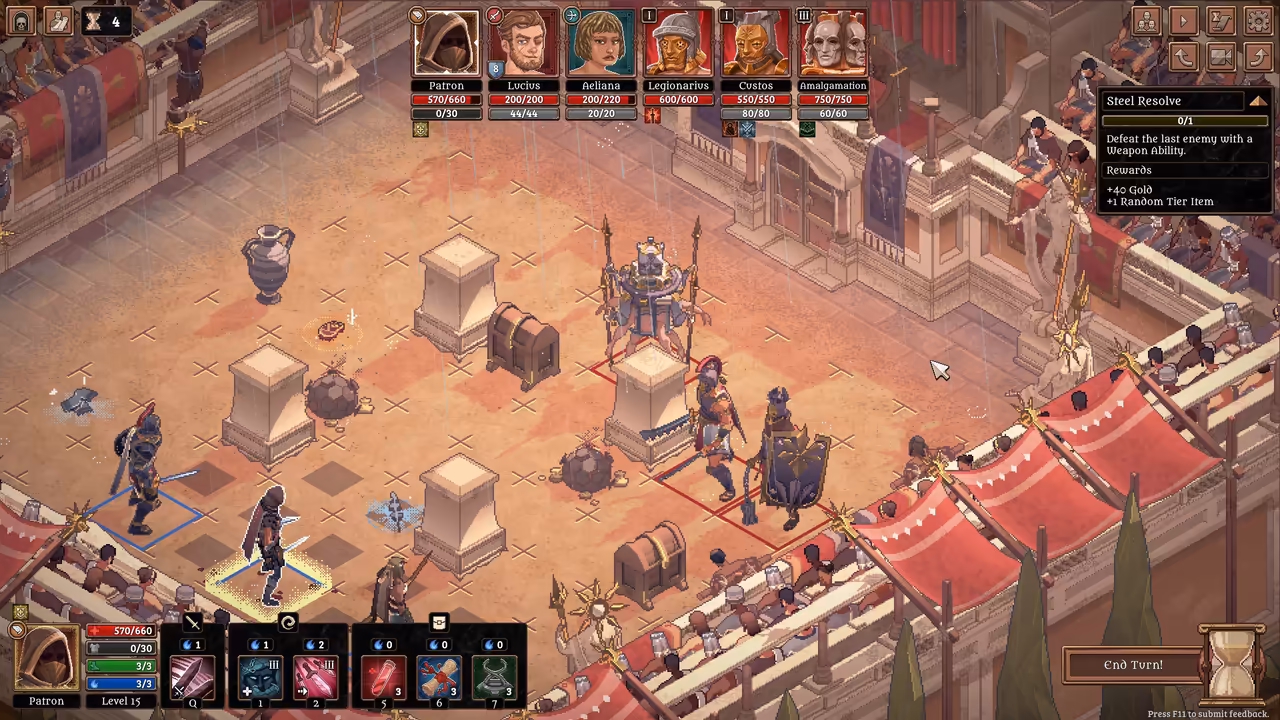Select the Amalgamation enemy portrait

(833, 43)
